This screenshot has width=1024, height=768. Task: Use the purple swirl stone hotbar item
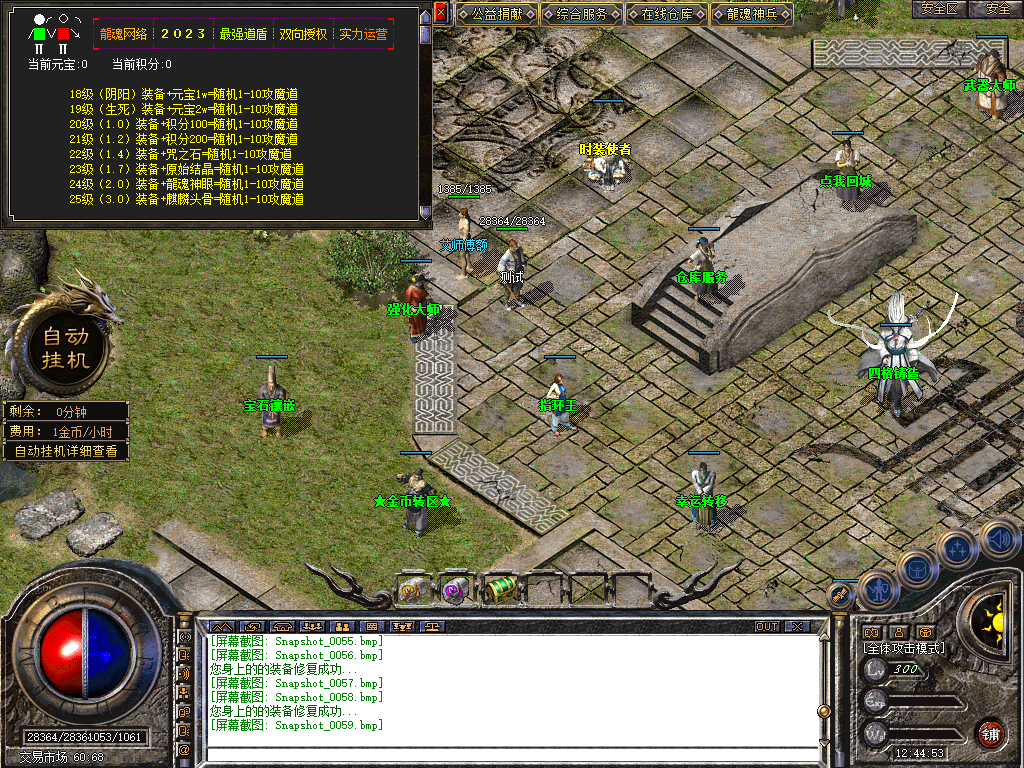456,590
